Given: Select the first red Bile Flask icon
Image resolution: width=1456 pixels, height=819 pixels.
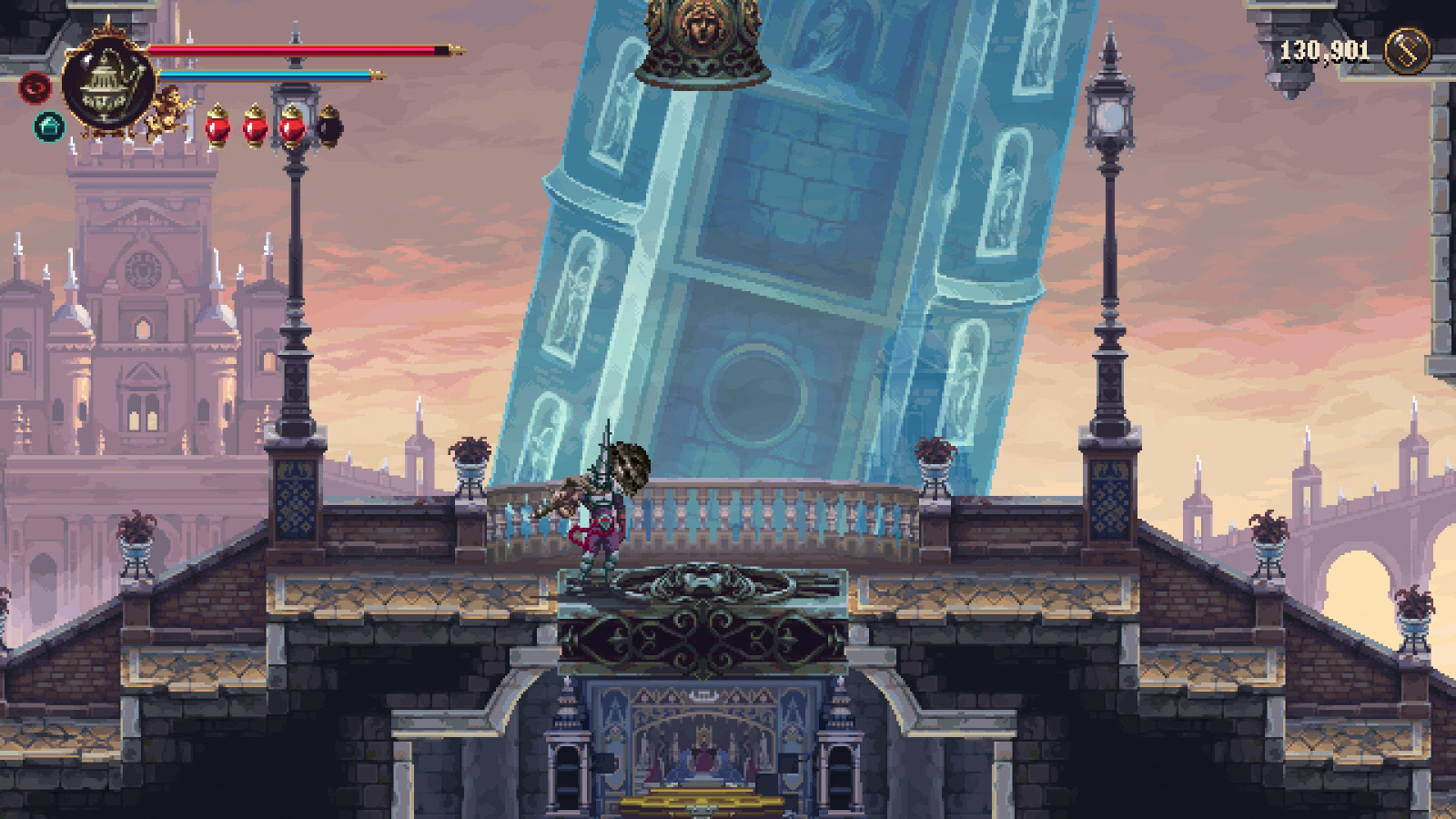Looking at the screenshot, I should (x=217, y=126).
